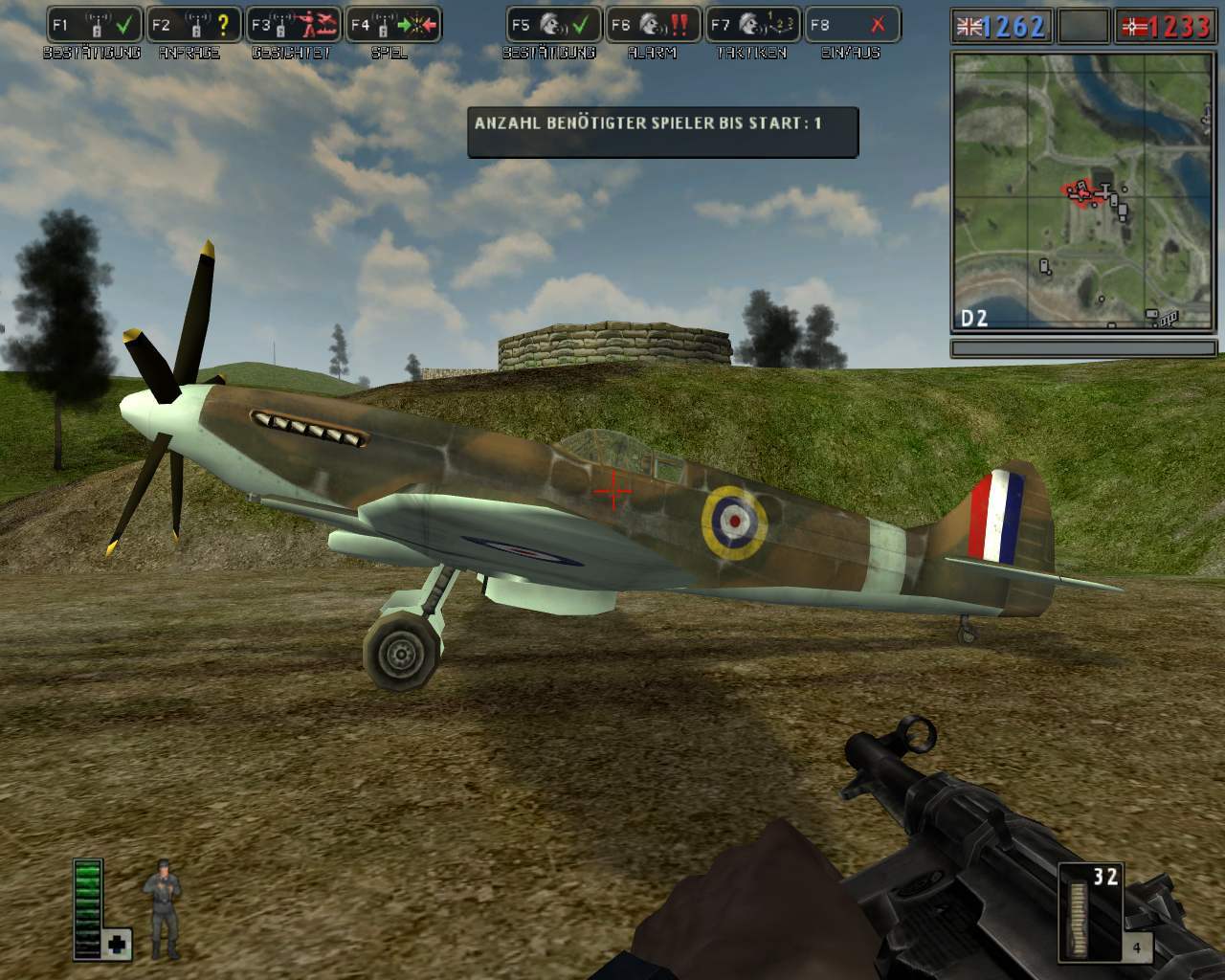Viewport: 1225px width, 980px height.
Task: Open the F2 Anfrage request menu
Action: click(x=194, y=25)
